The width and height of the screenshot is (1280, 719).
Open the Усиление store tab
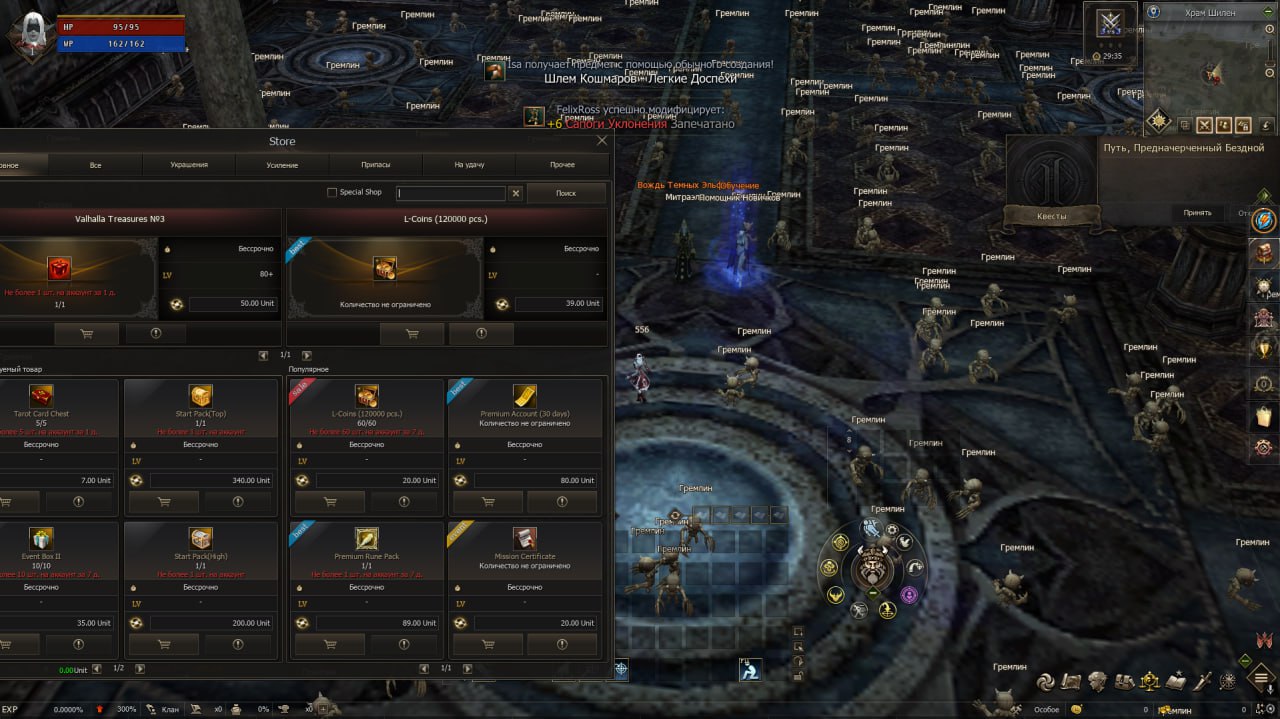pyautogui.click(x=282, y=164)
